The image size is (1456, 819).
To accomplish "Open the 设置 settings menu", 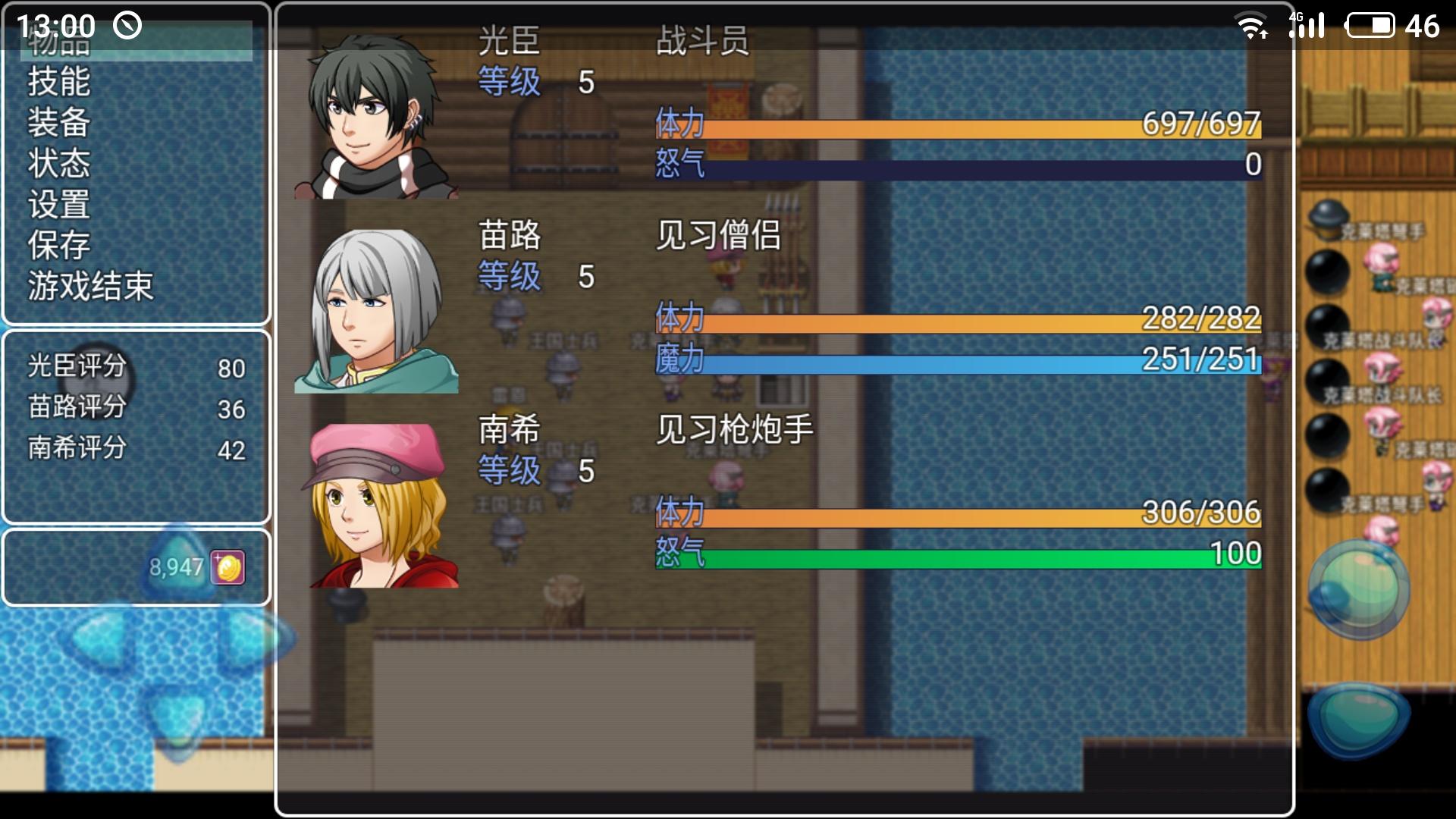I will pyautogui.click(x=59, y=205).
